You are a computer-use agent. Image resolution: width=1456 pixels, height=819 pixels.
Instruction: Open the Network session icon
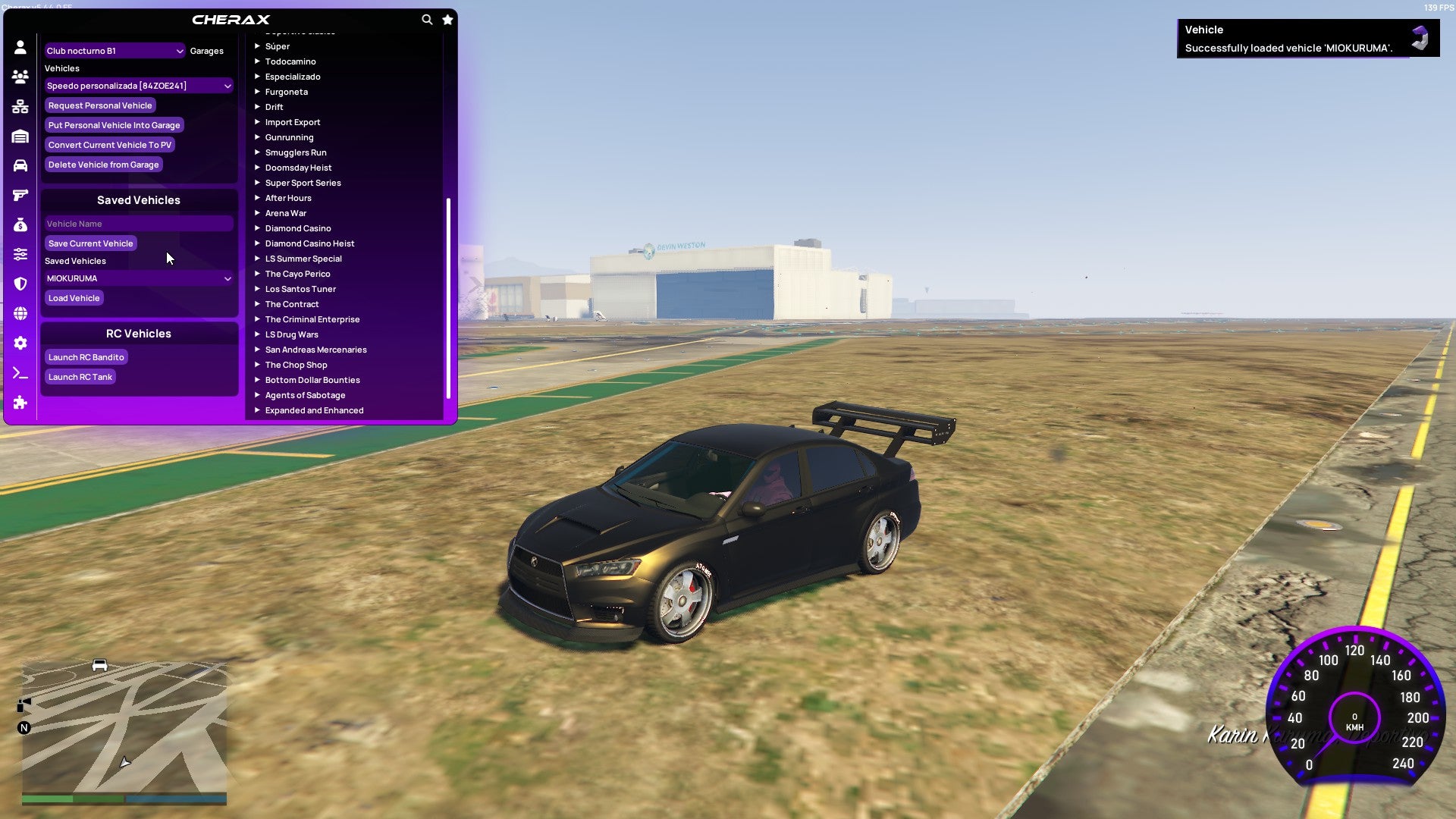(x=20, y=105)
